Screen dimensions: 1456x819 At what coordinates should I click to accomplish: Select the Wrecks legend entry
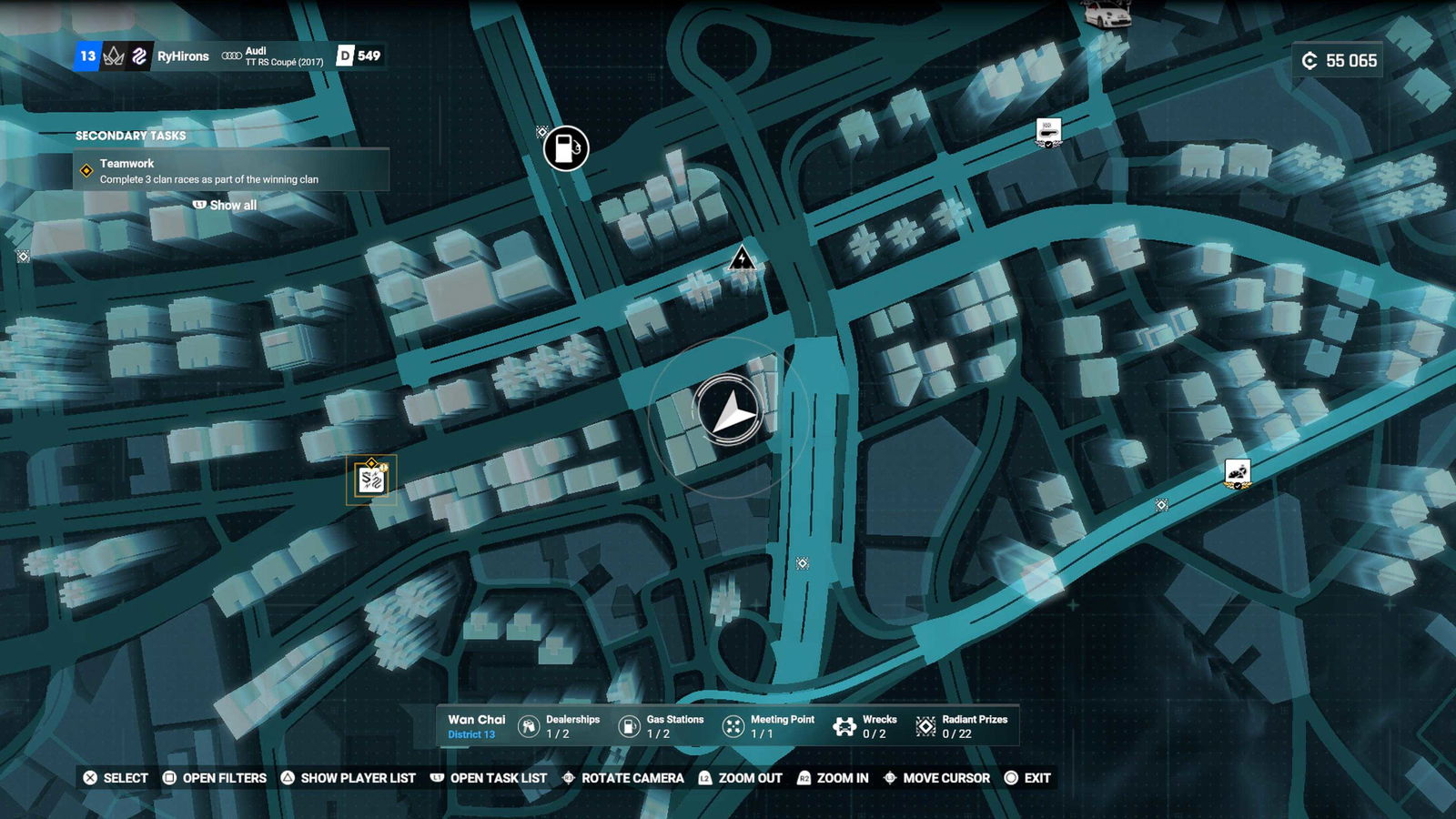tap(865, 726)
